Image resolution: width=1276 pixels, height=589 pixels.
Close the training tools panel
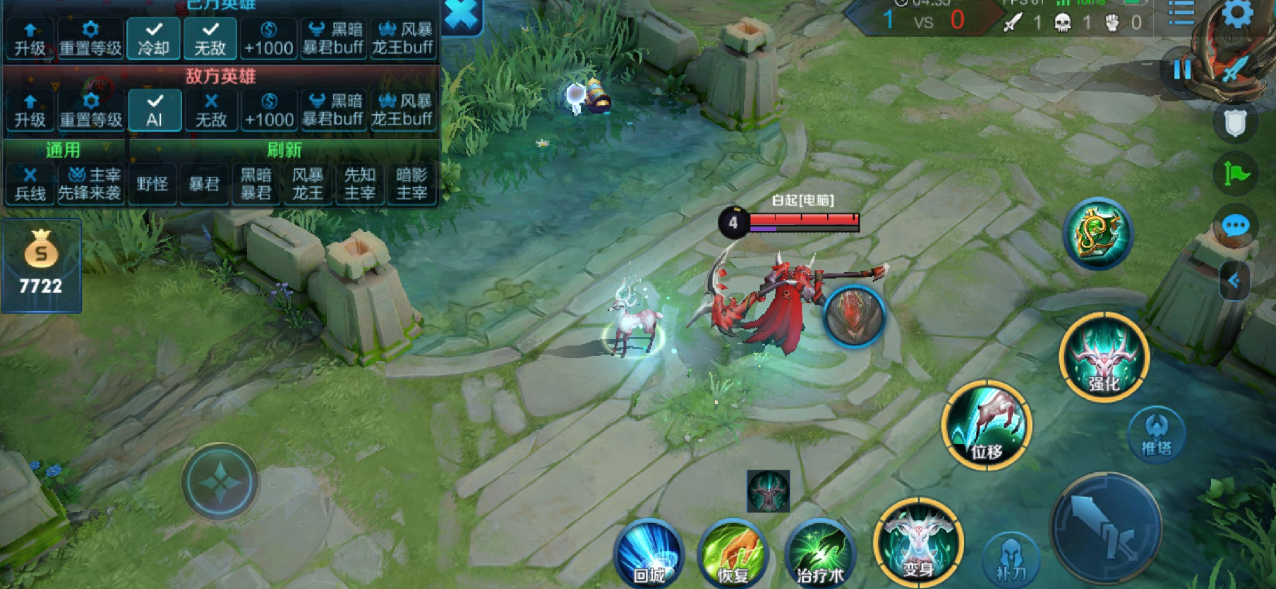462,15
